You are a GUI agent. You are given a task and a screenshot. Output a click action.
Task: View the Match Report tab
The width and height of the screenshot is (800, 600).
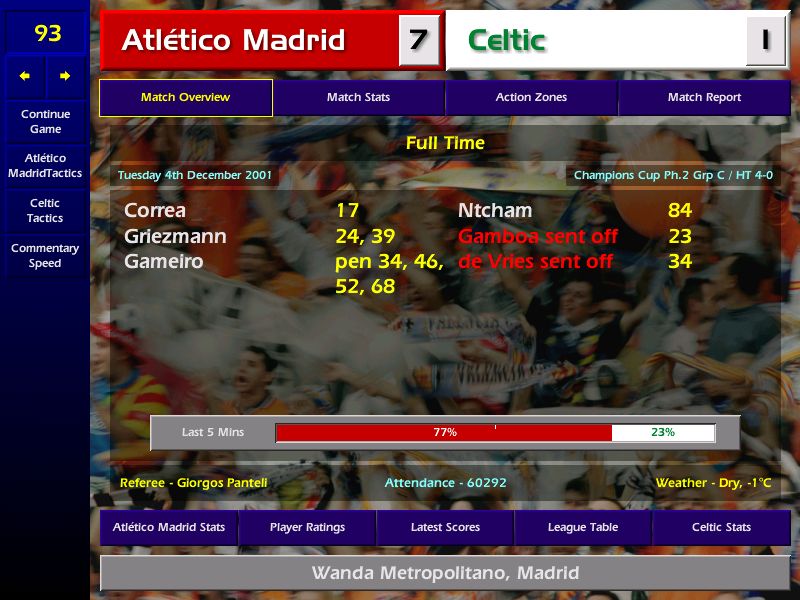[704, 98]
